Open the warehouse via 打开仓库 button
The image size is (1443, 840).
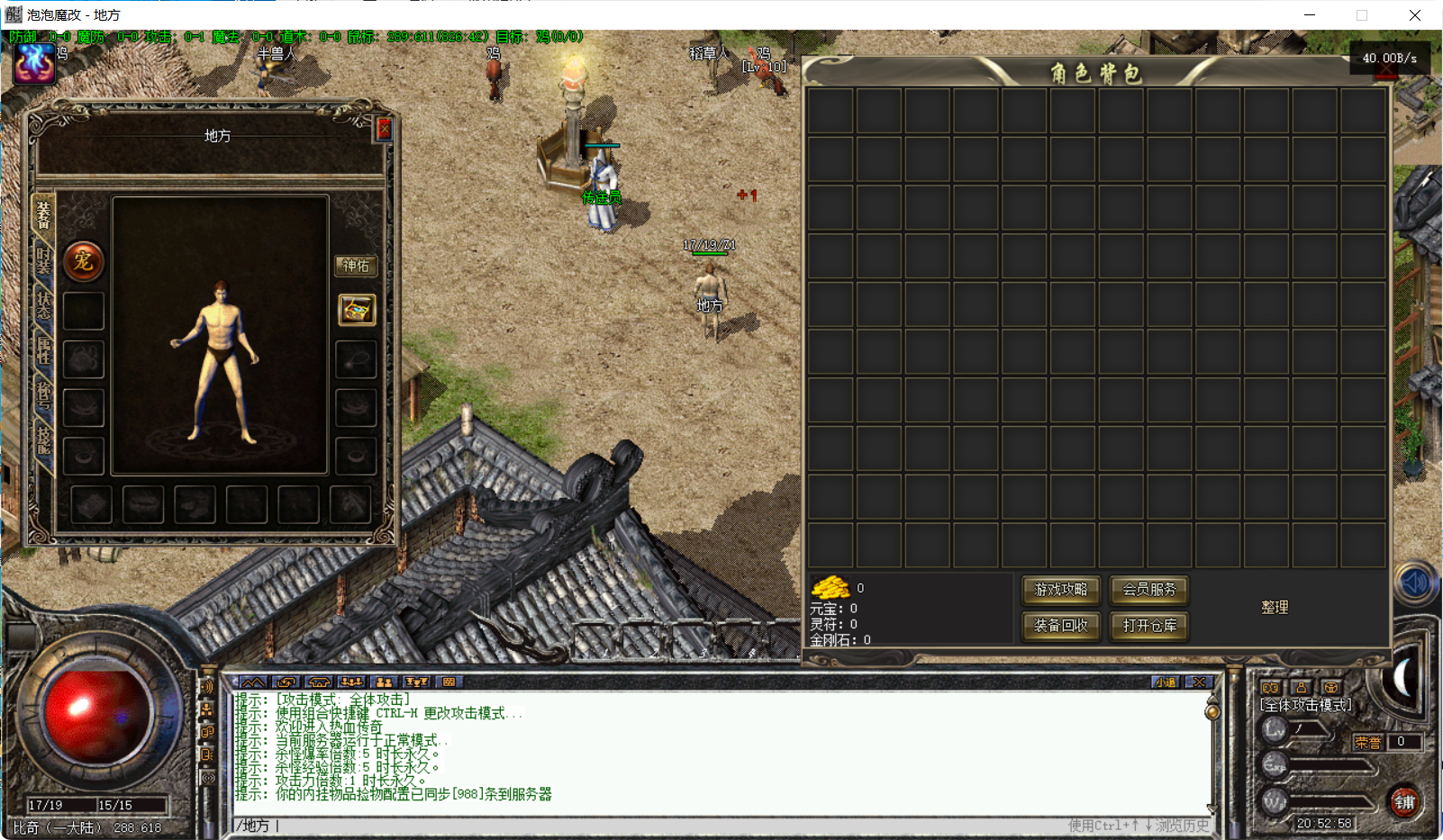(x=1148, y=627)
